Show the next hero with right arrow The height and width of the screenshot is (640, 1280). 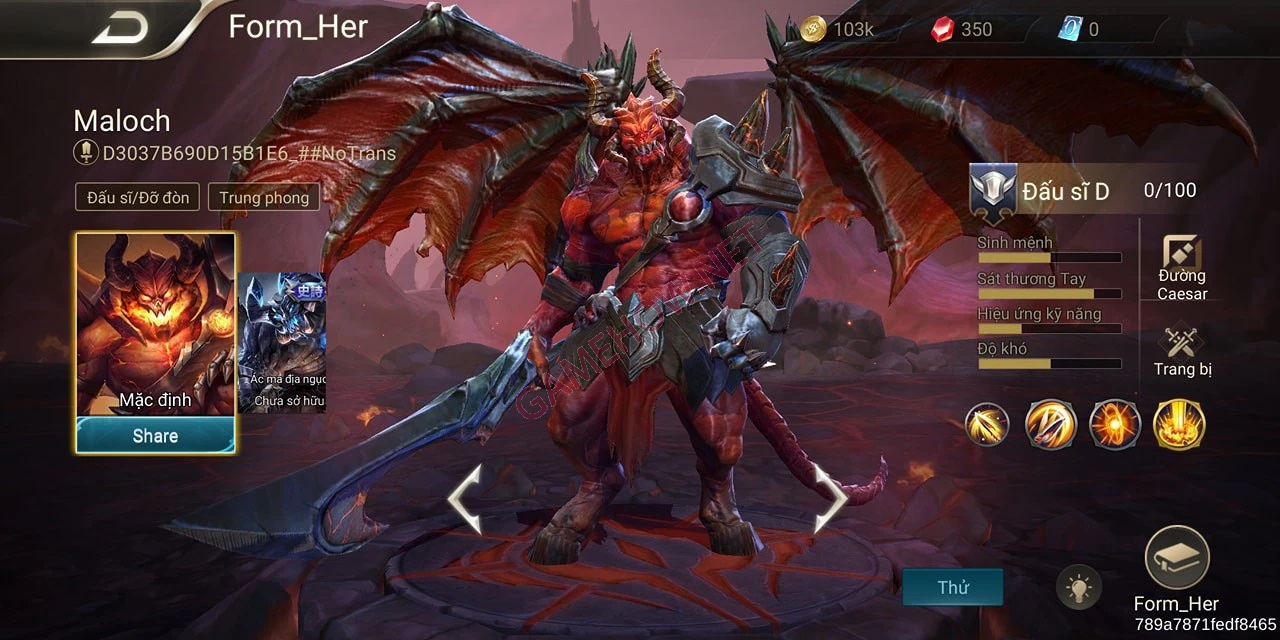click(830, 498)
